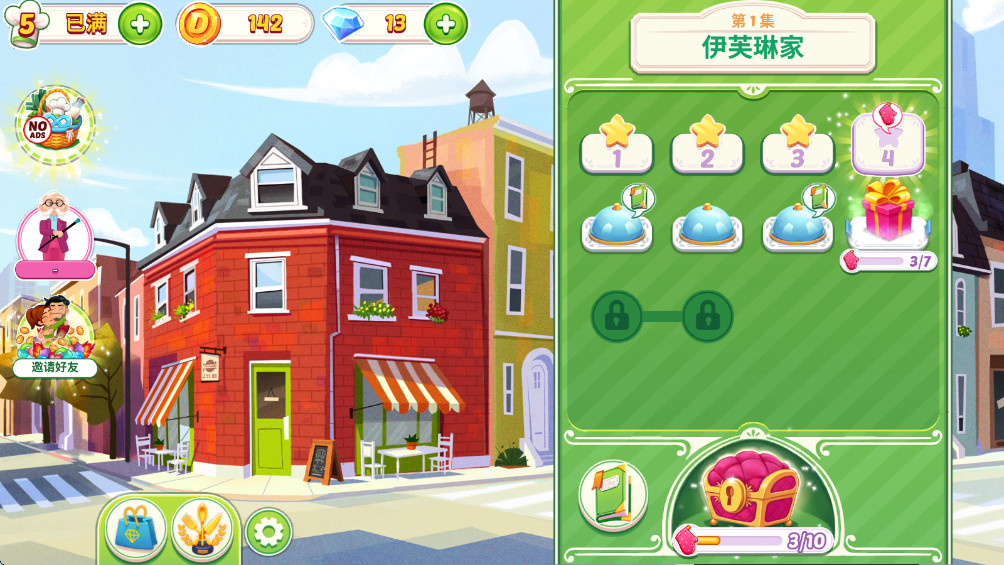Pick level 3 tile
The image size is (1004, 565).
coord(797,144)
